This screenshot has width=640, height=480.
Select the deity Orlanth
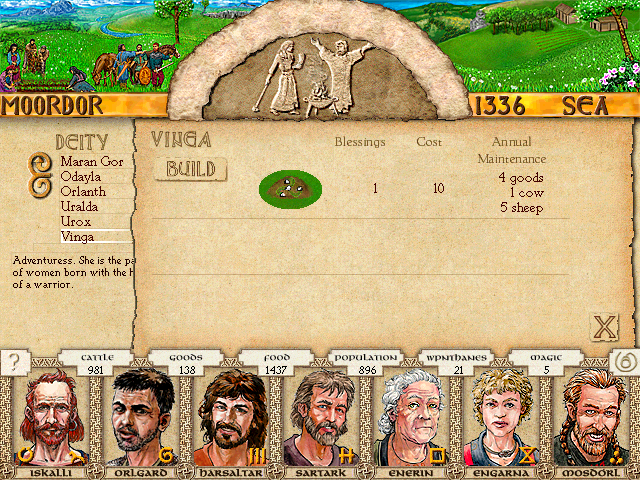click(82, 191)
